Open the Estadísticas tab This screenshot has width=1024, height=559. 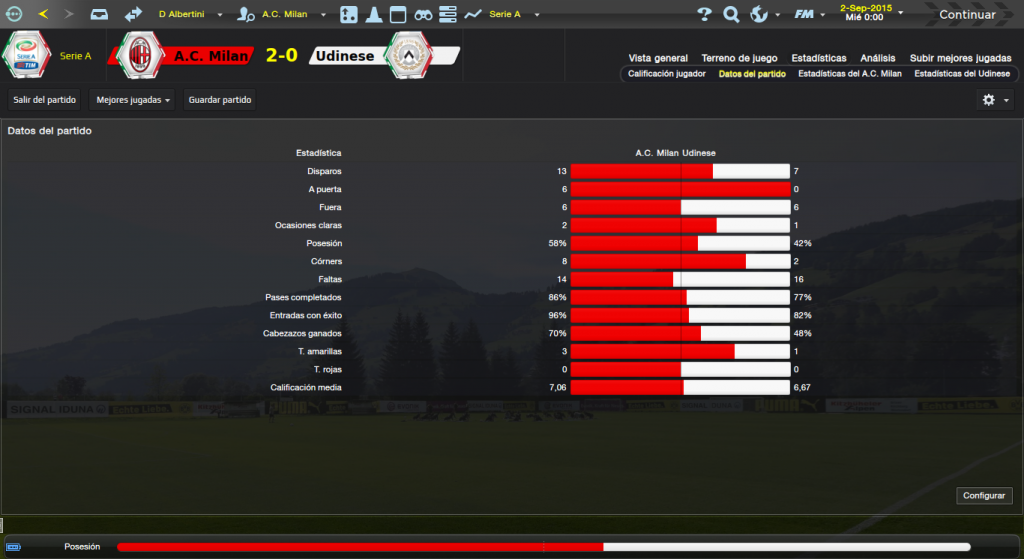(818, 58)
